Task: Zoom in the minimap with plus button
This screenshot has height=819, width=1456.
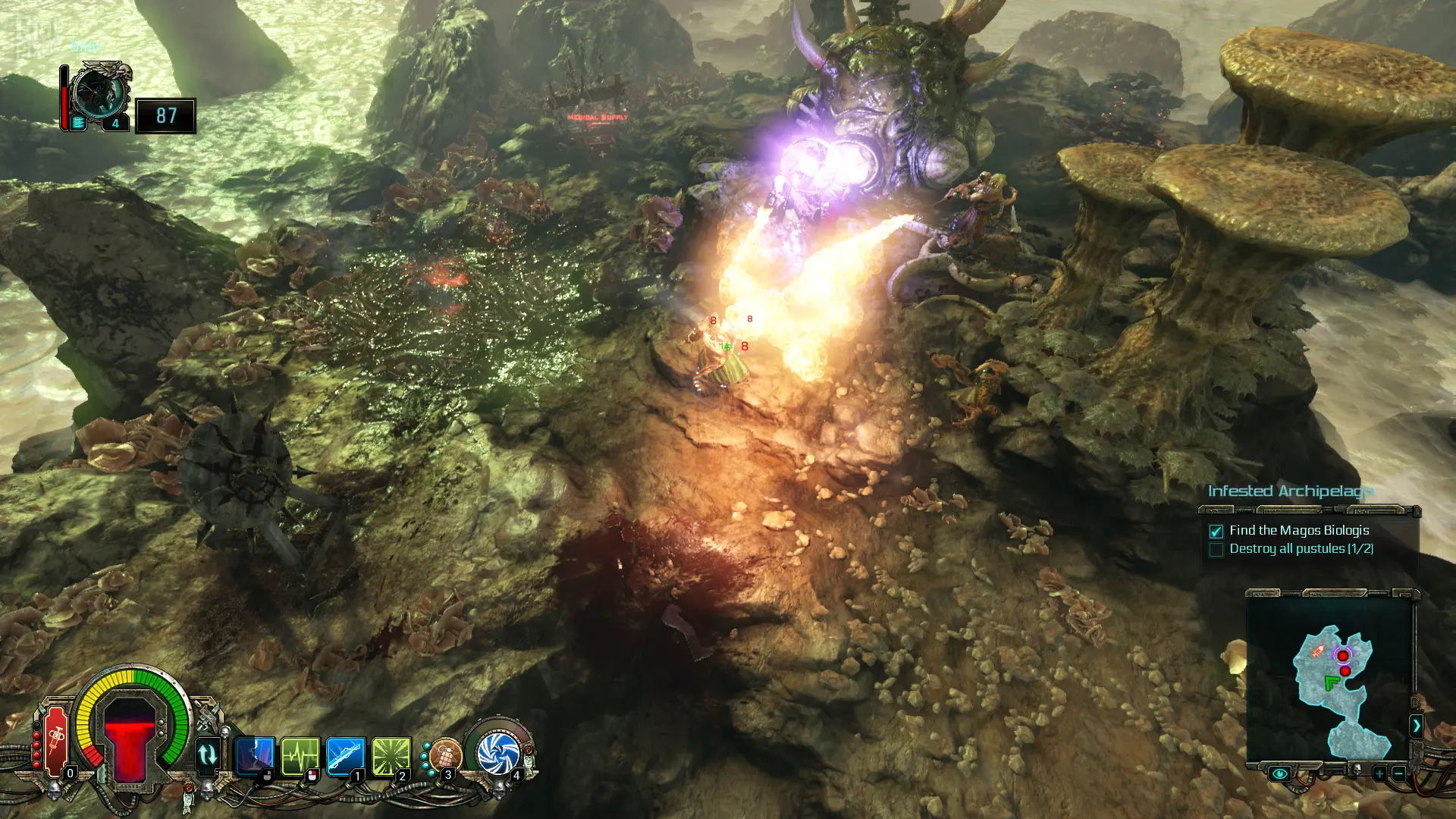Action: [1379, 774]
